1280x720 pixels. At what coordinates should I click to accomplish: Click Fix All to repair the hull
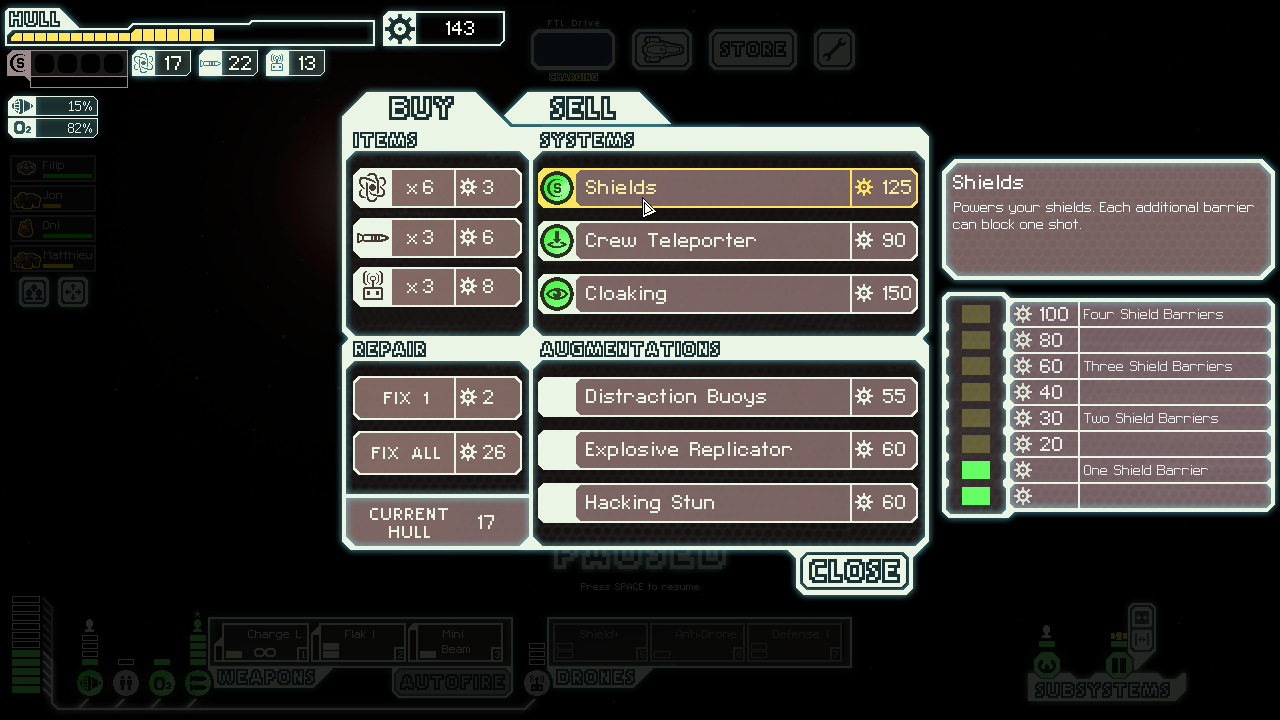437,453
